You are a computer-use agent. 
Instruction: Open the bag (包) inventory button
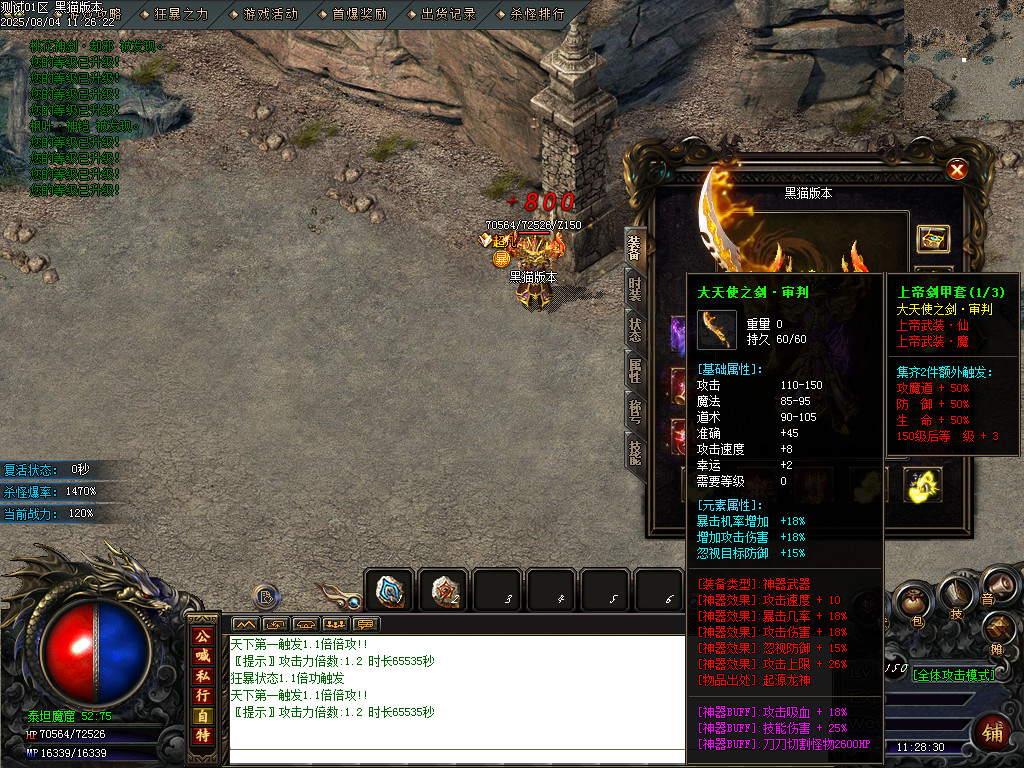click(x=913, y=602)
